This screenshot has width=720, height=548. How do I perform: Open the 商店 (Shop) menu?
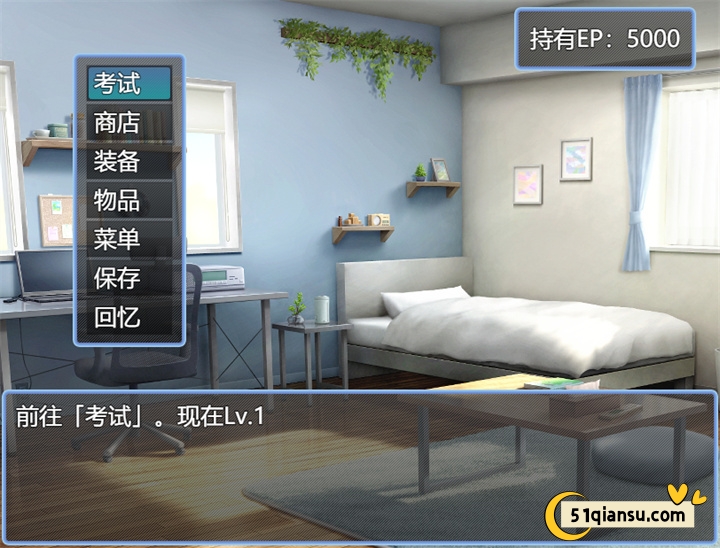pos(129,122)
